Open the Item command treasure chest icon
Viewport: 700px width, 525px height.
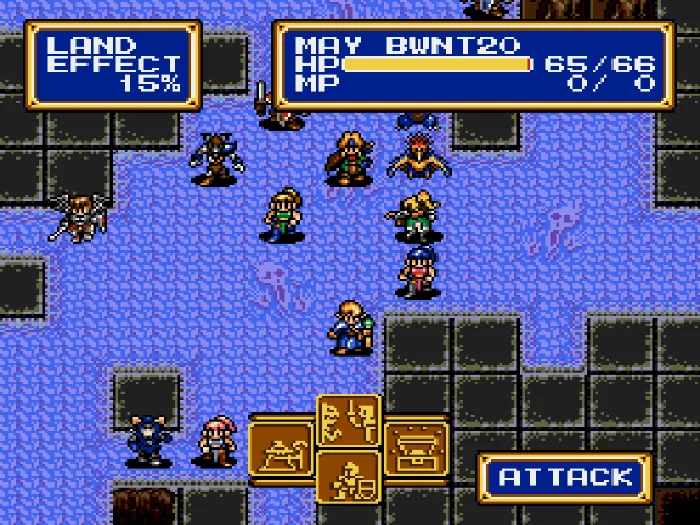(416, 449)
